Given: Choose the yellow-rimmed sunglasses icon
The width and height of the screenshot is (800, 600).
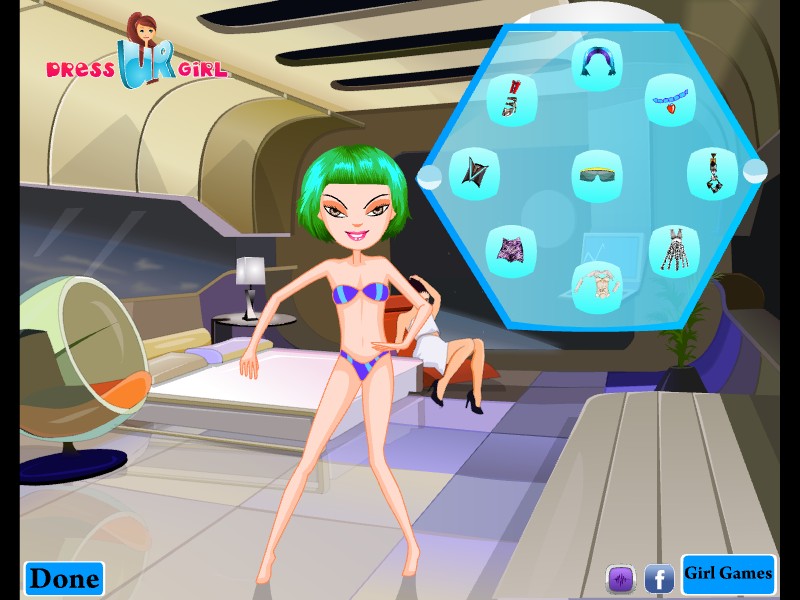Looking at the screenshot, I should pyautogui.click(x=597, y=173).
